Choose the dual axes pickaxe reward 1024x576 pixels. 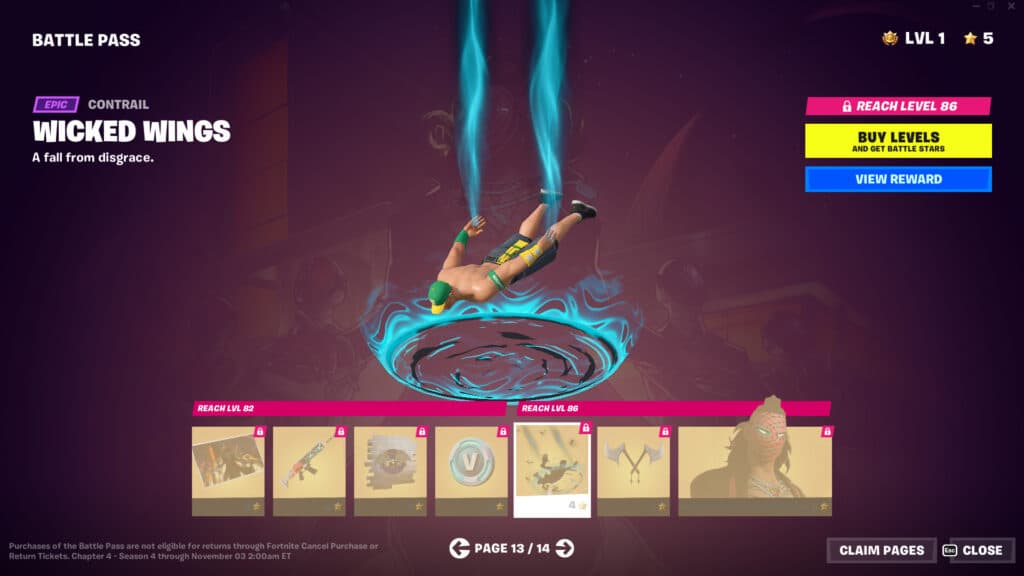[633, 471]
